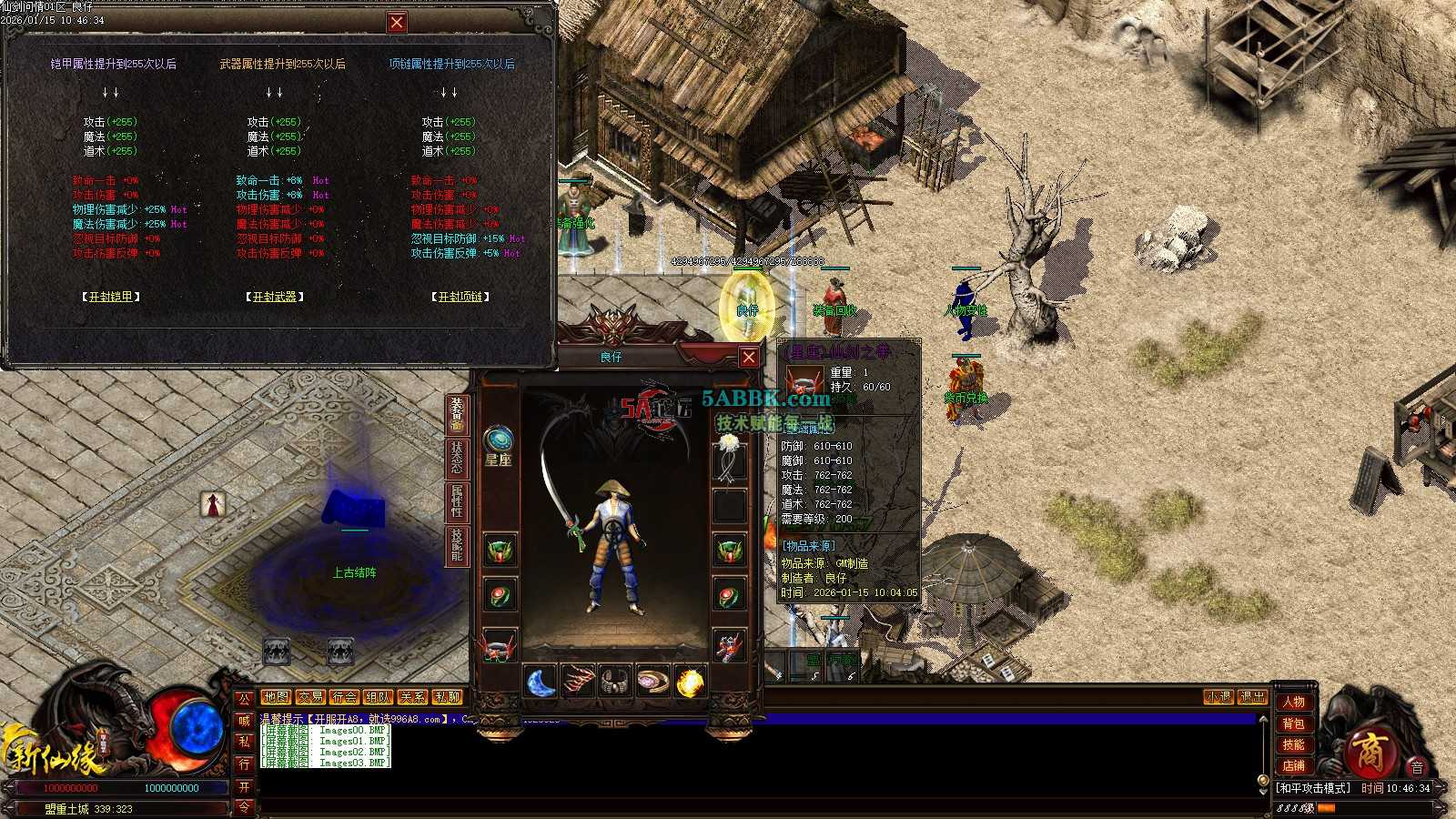Open the 店铺 shop menu entry
The width and height of the screenshot is (1456, 819).
1293,765
